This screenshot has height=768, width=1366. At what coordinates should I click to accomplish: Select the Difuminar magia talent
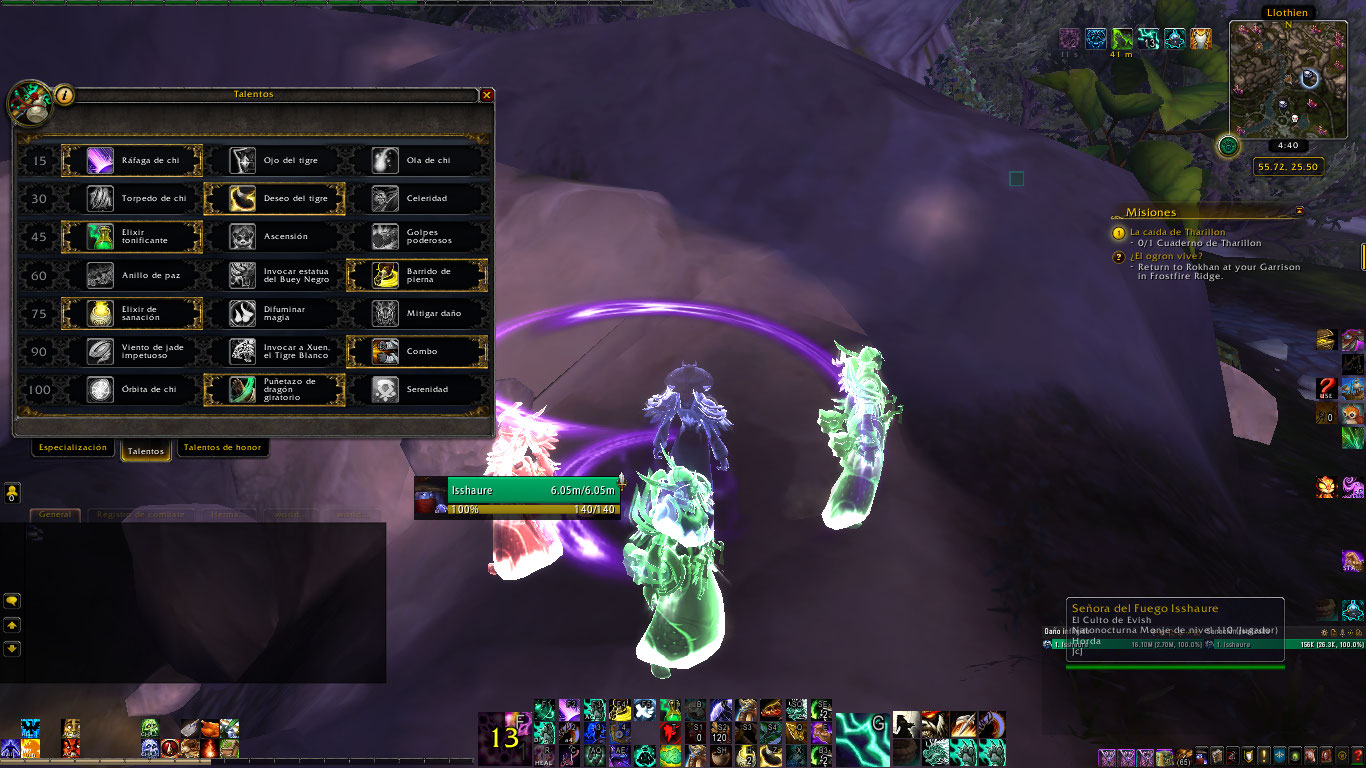pyautogui.click(x=274, y=313)
